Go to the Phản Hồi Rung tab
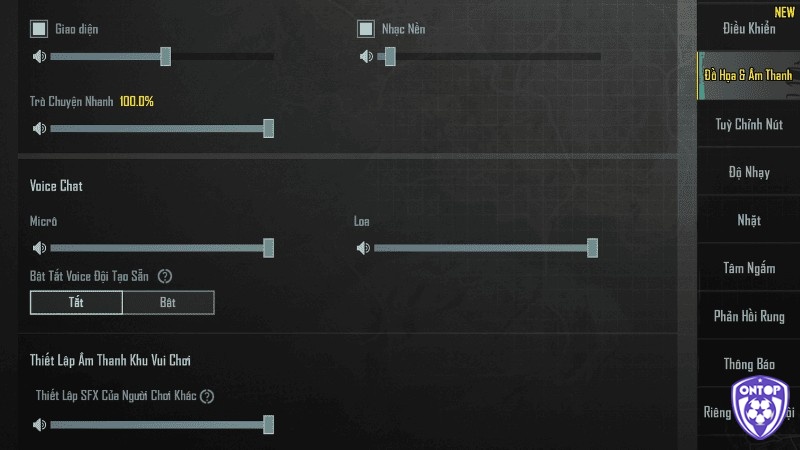800x450 pixels. click(749, 316)
